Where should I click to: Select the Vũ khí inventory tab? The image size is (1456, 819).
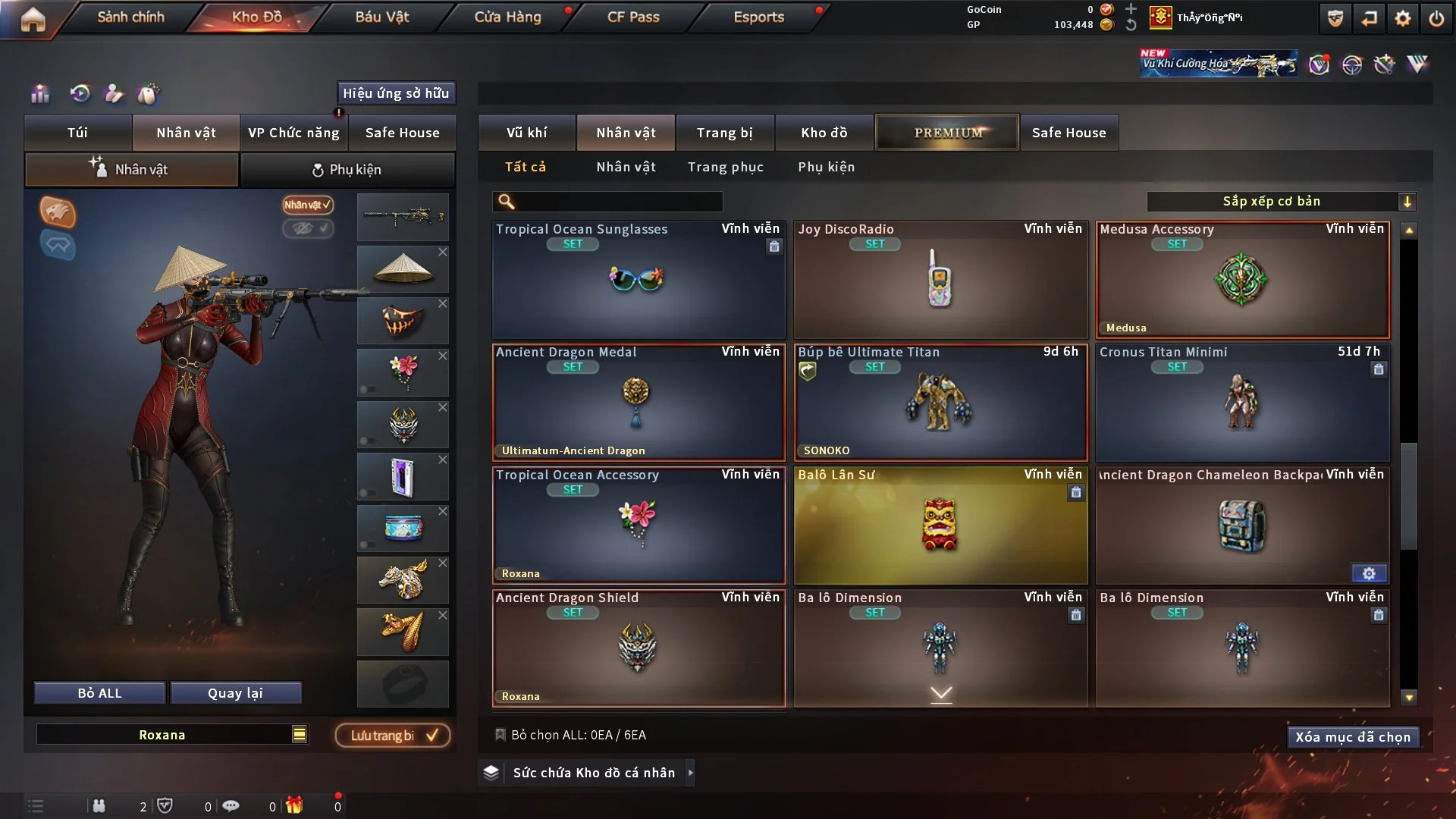coord(526,133)
